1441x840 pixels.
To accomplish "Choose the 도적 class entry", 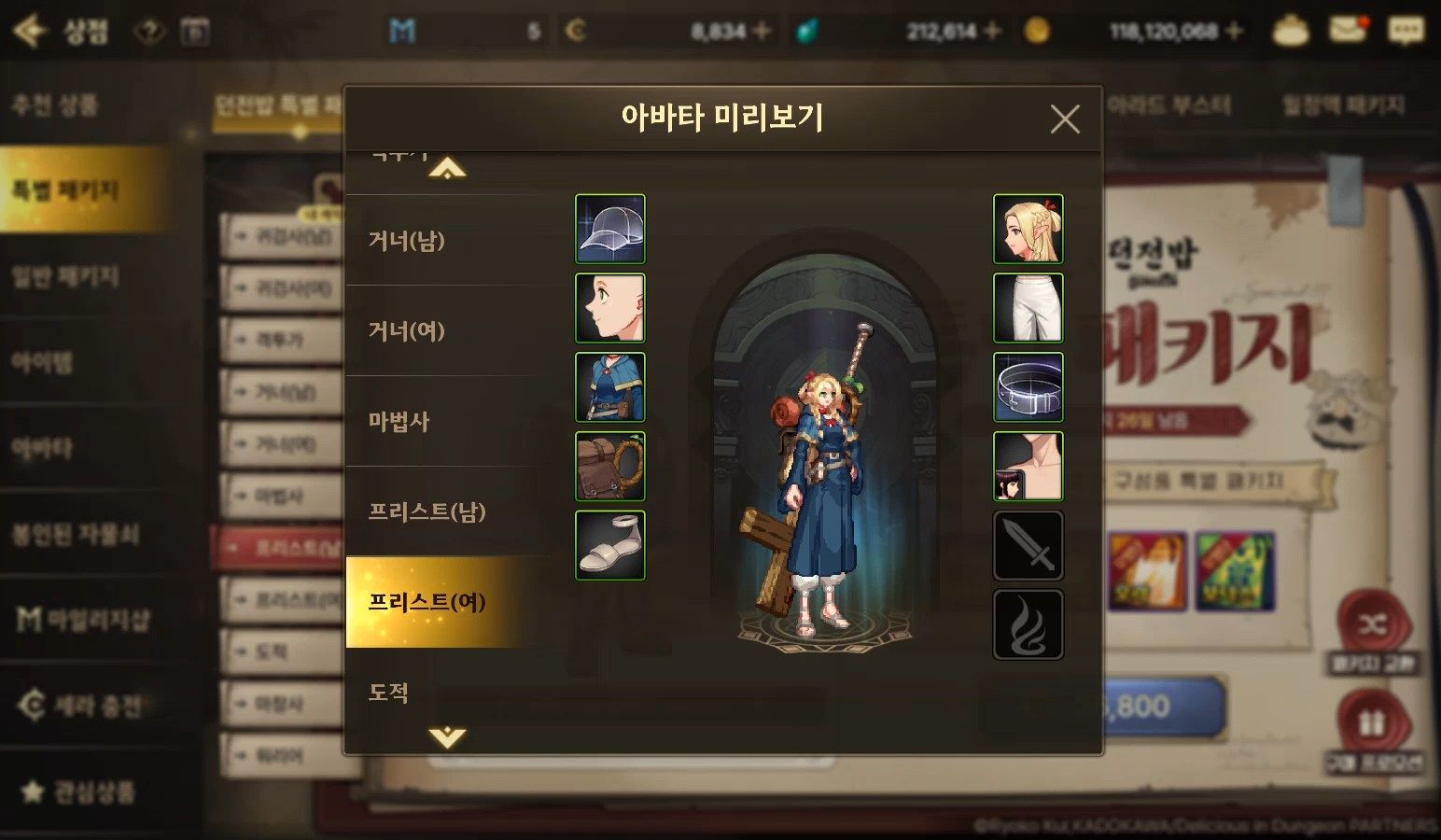I will (448, 692).
